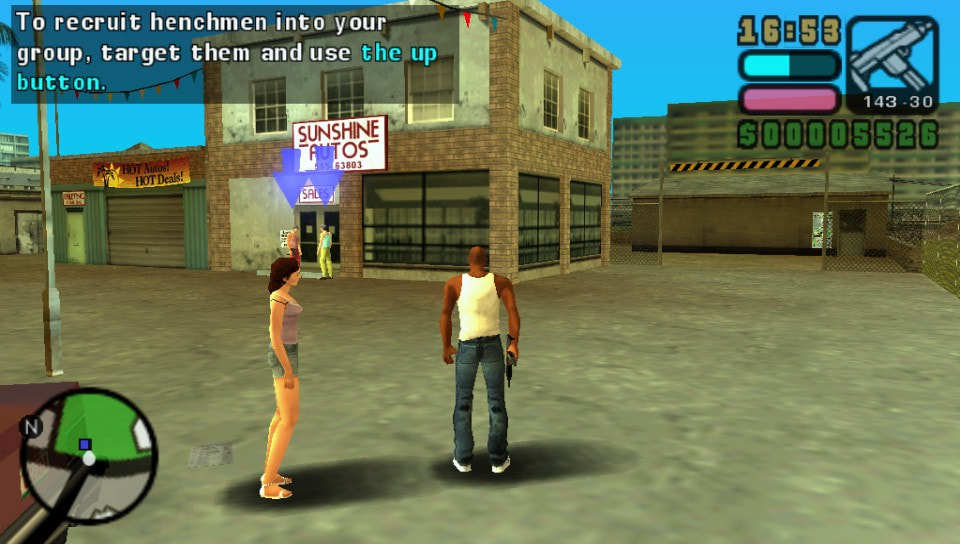Viewport: 960px width, 544px height.
Task: Click the north indicator on the radar
Action: click(x=33, y=428)
